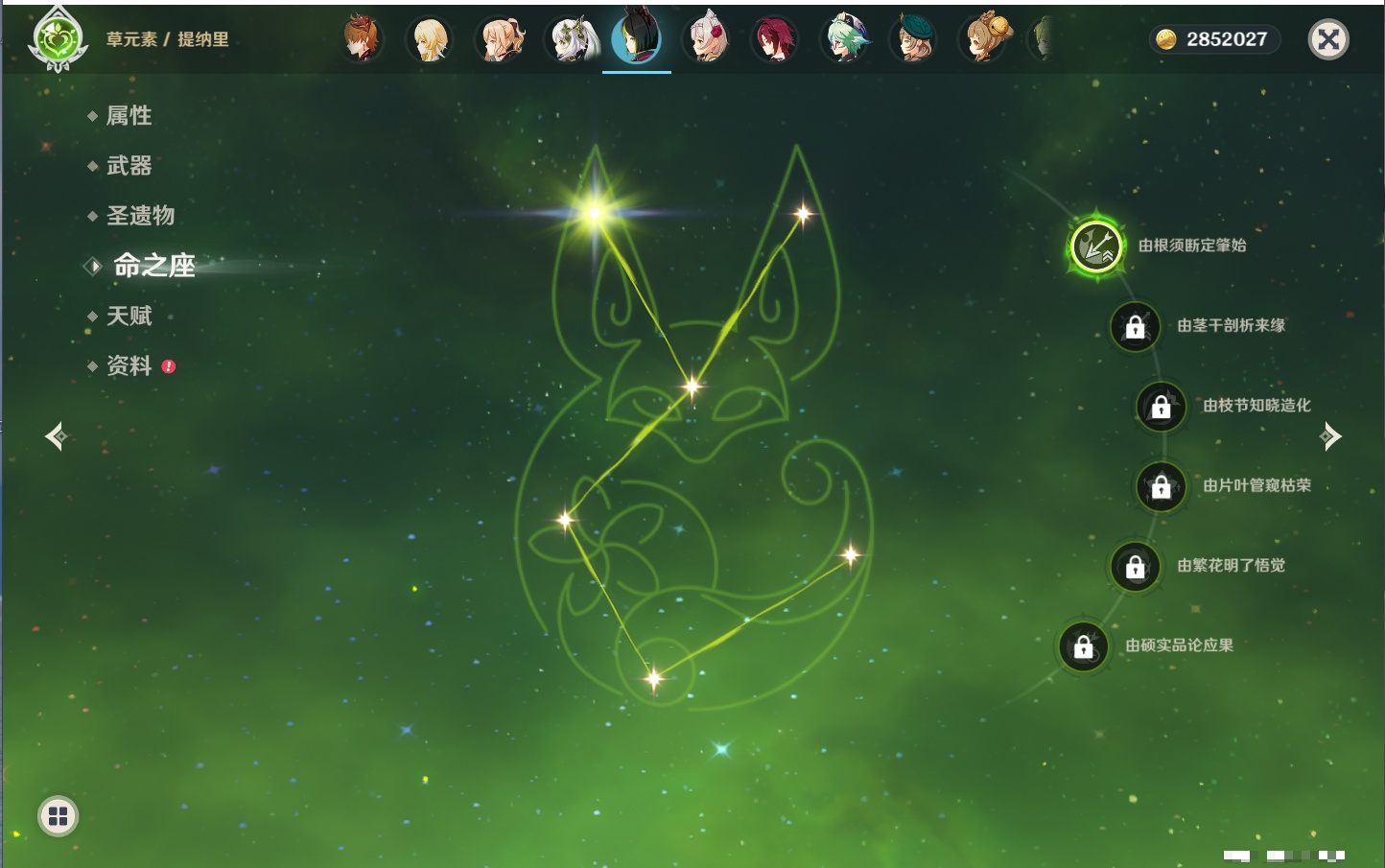Viewport: 1385px width, 868px height.
Task: Select the locked constellation 由茎干剖析来缘
Action: pos(1135,326)
